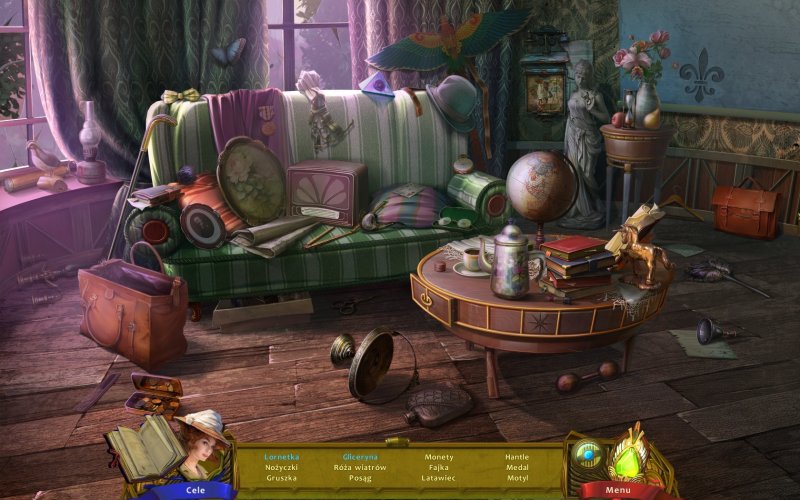Open the Menu button
Image resolution: width=800 pixels, height=500 pixels.
pyautogui.click(x=617, y=490)
